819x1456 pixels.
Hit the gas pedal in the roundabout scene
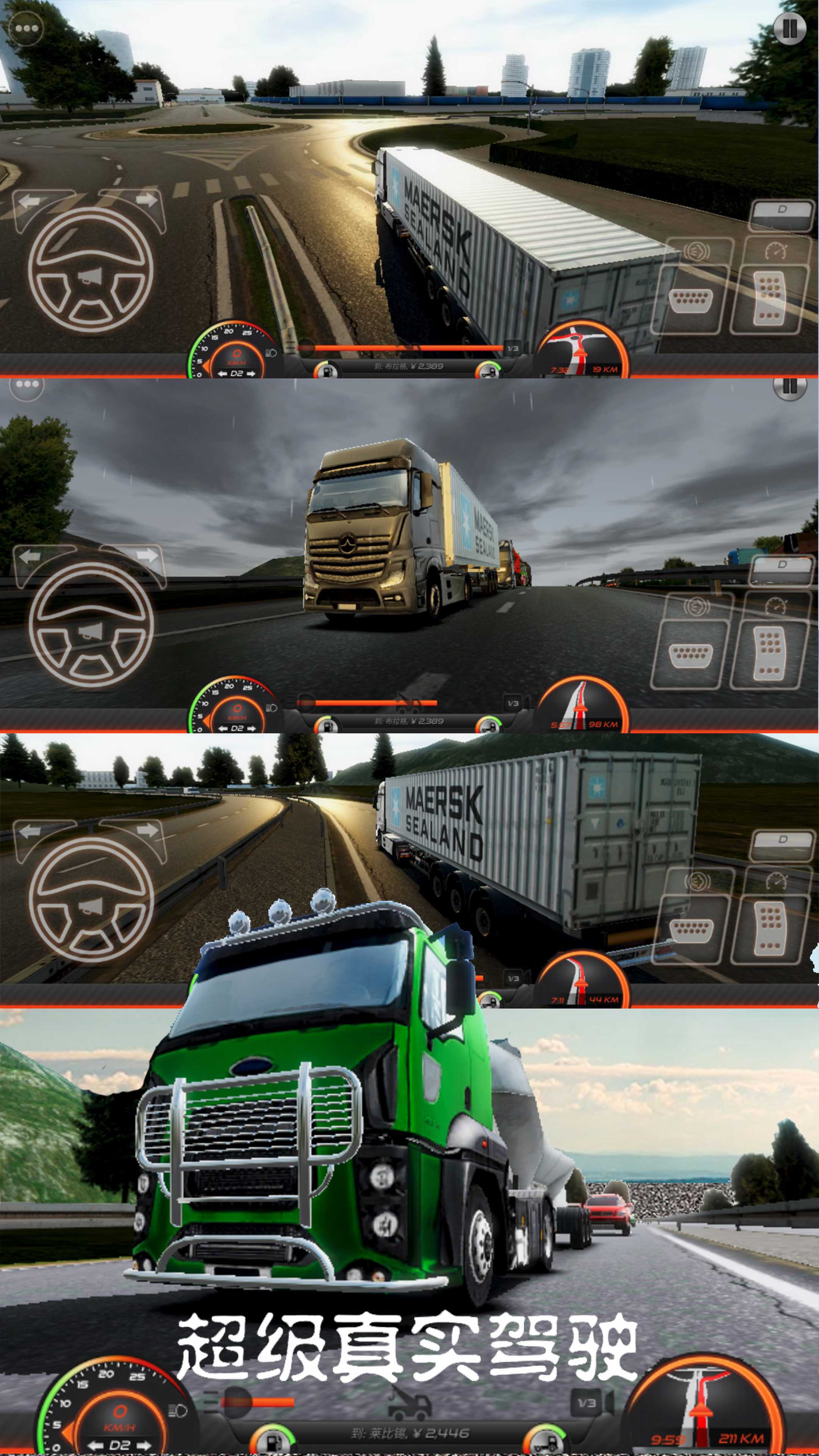(769, 298)
